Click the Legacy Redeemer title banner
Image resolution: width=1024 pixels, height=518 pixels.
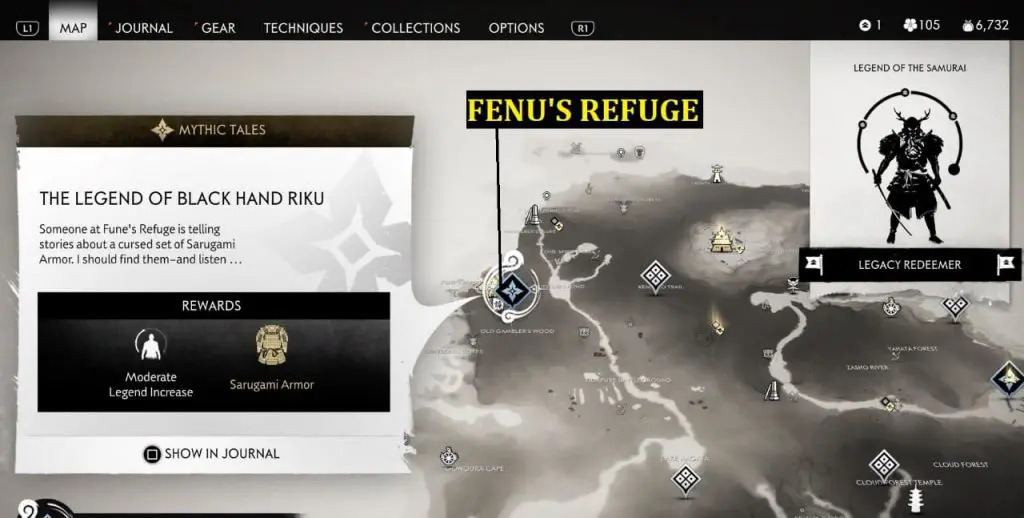(909, 265)
